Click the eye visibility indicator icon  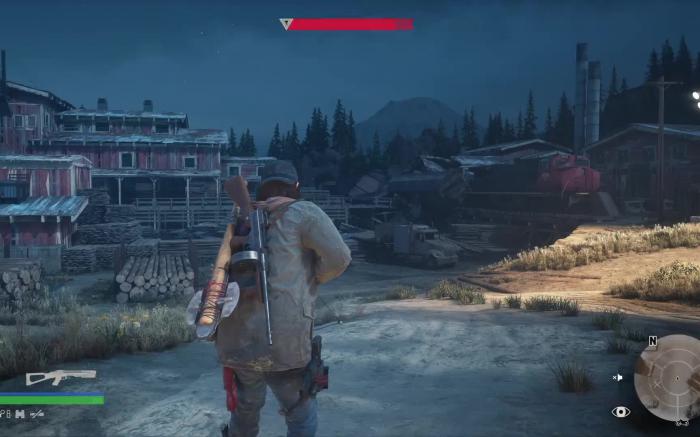(x=621, y=411)
